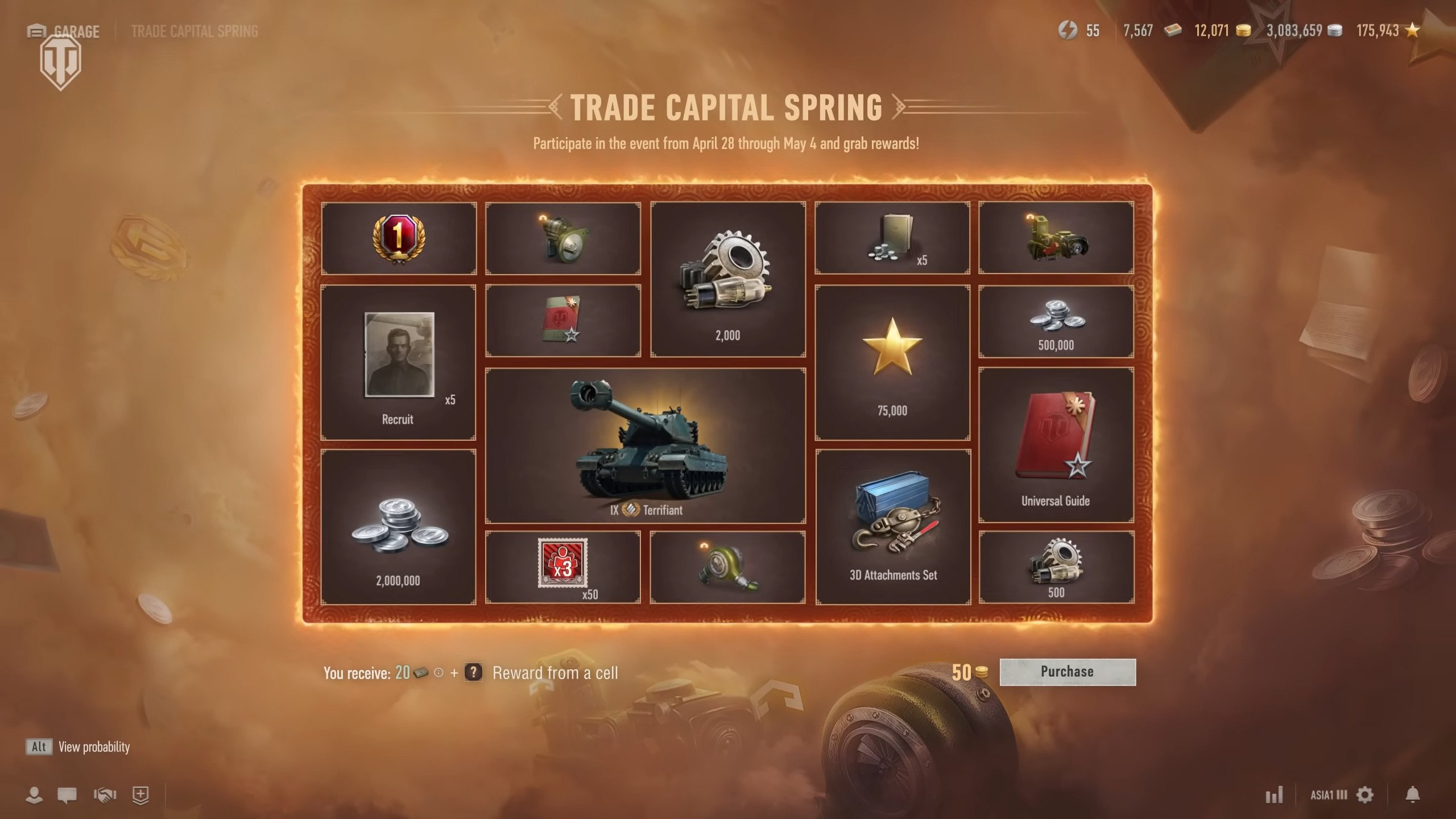Select the Terrifiant tier IX tank reward

point(645,445)
